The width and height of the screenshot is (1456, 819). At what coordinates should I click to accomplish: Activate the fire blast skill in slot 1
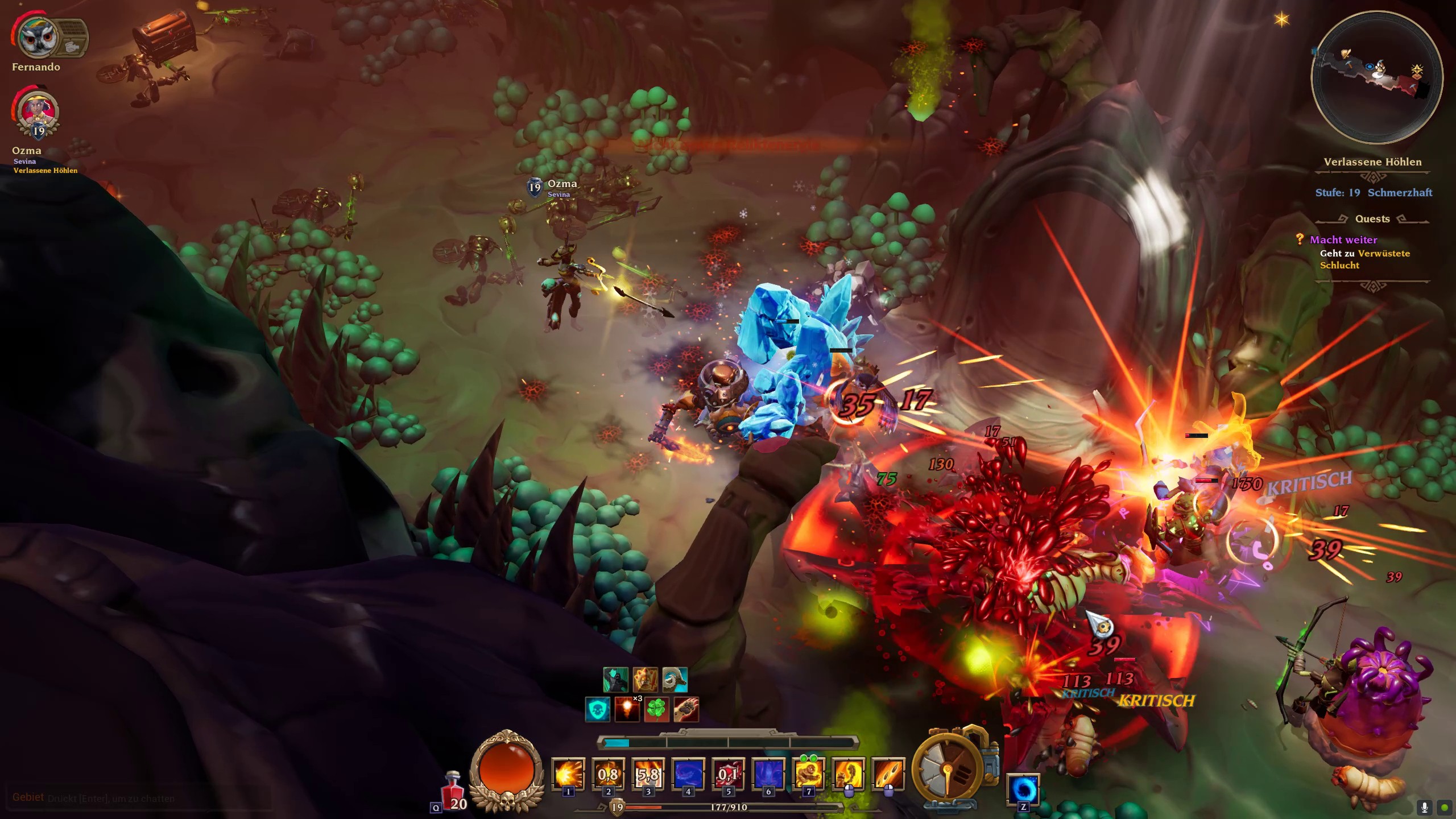(568, 775)
